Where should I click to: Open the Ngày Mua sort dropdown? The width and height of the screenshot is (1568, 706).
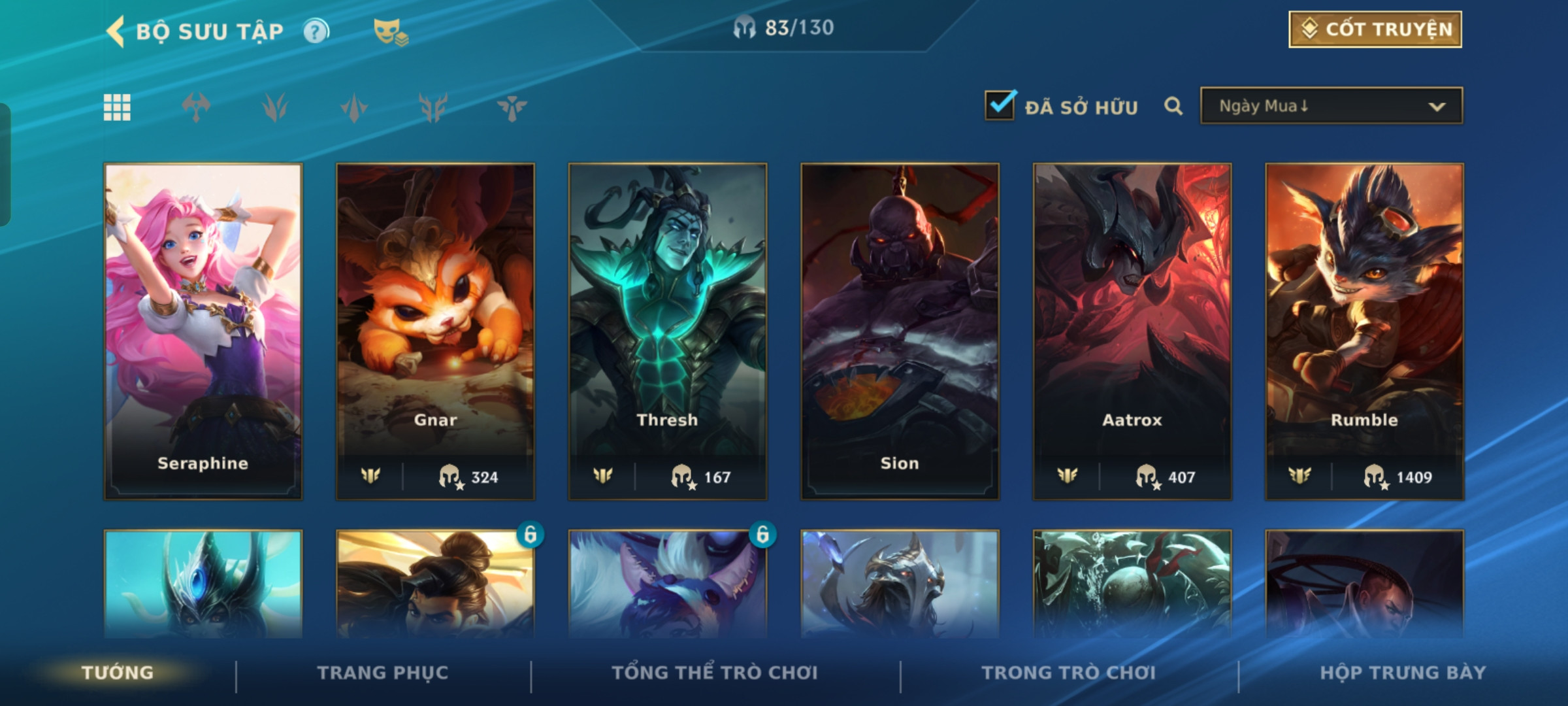click(1331, 106)
